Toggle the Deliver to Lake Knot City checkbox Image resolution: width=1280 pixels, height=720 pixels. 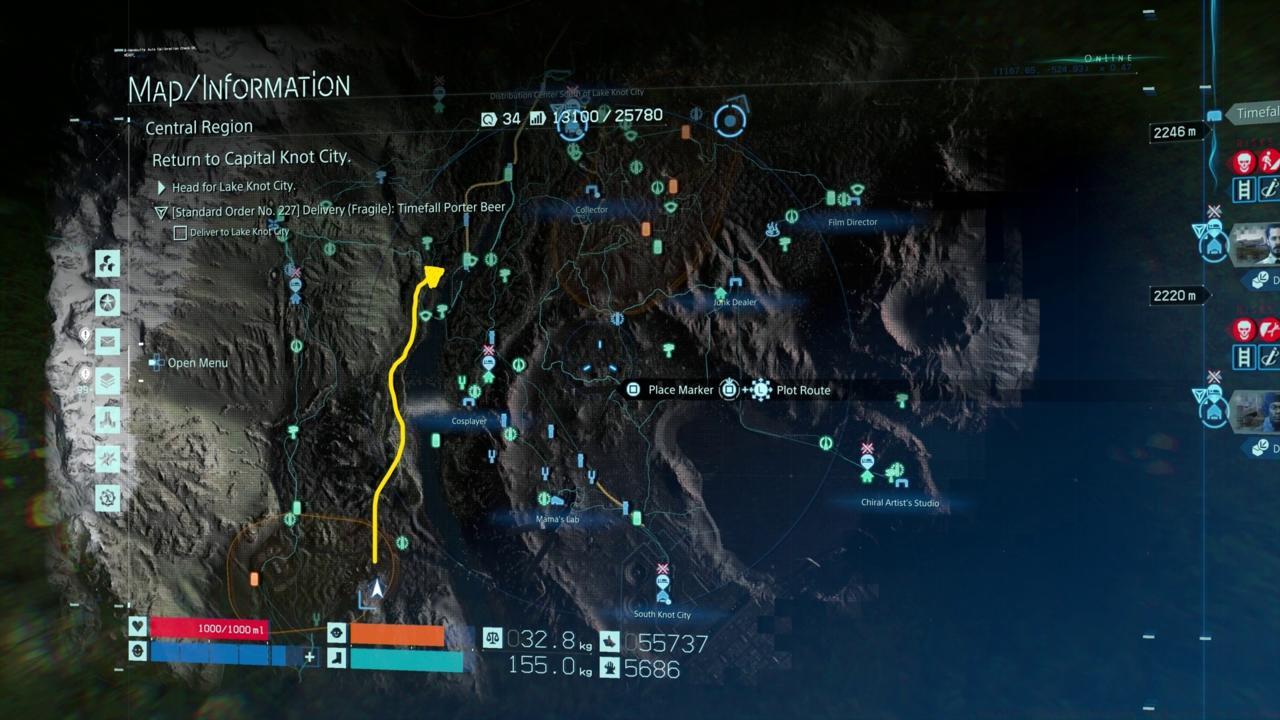[181, 232]
